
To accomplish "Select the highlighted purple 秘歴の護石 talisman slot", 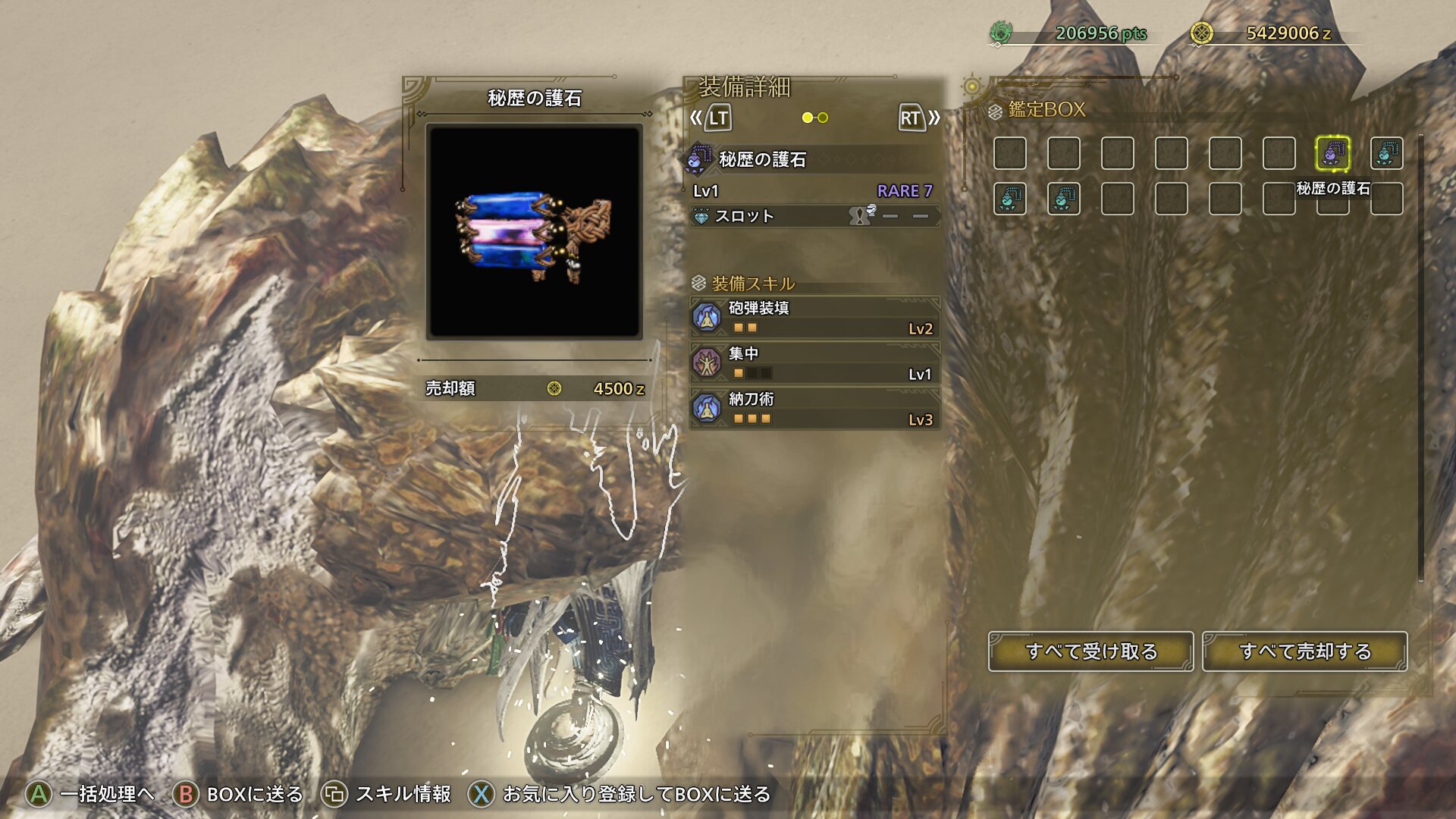I will 1332,153.
